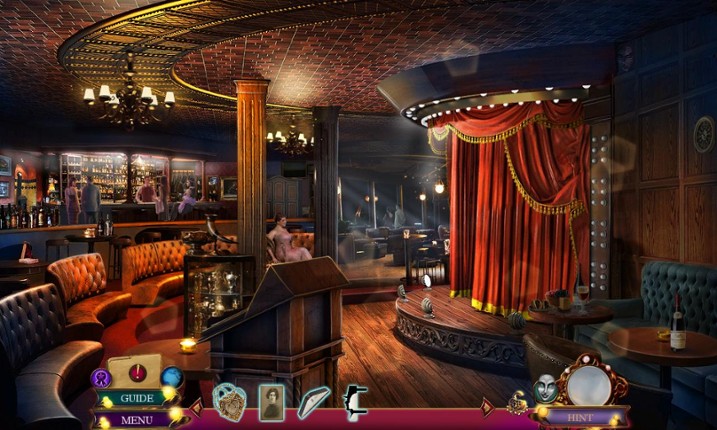Open the Guide
This screenshot has width=717, height=430.
[134, 398]
